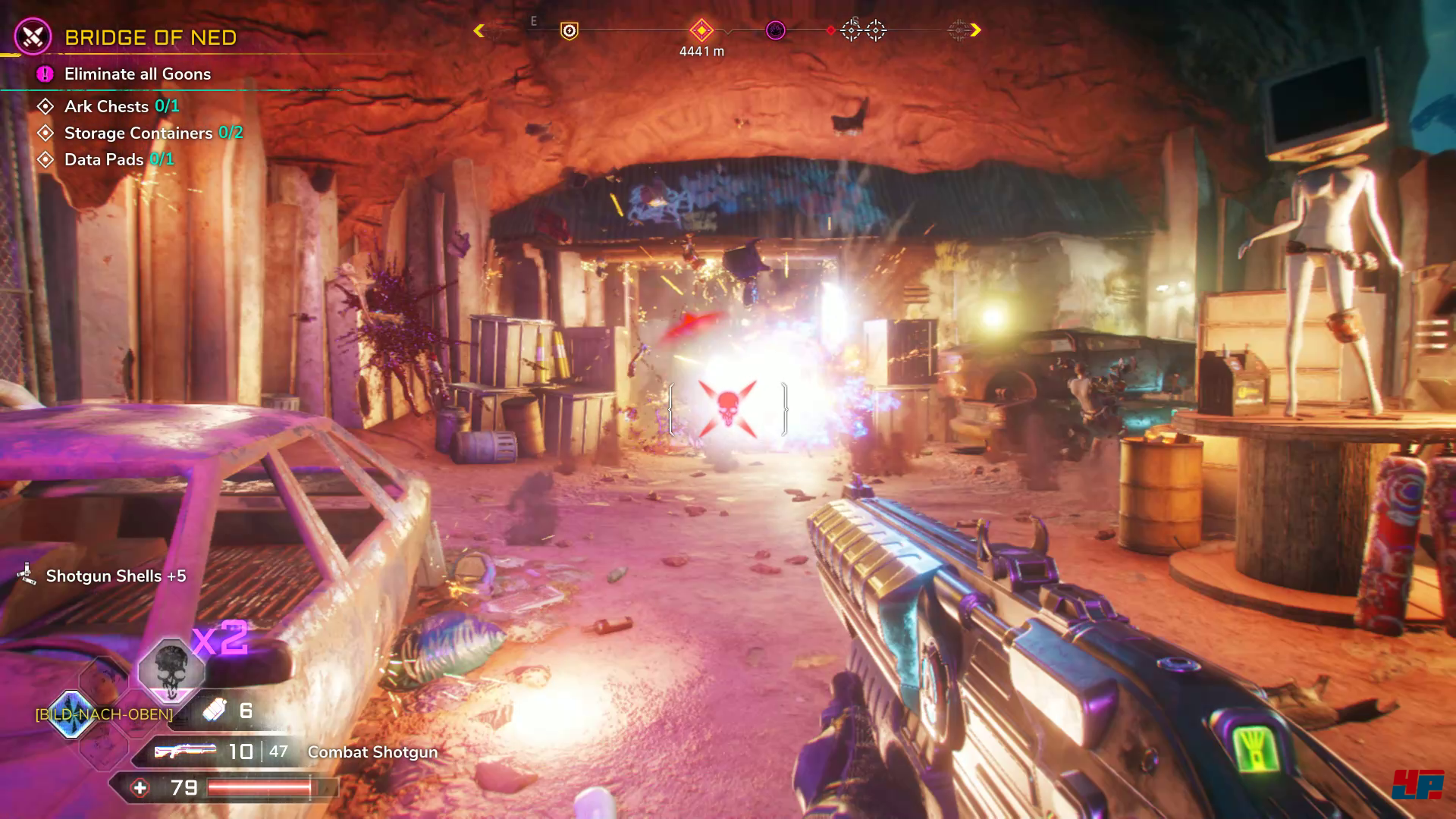1456x819 pixels.
Task: Click the yellow shield compass marker
Action: (569, 30)
